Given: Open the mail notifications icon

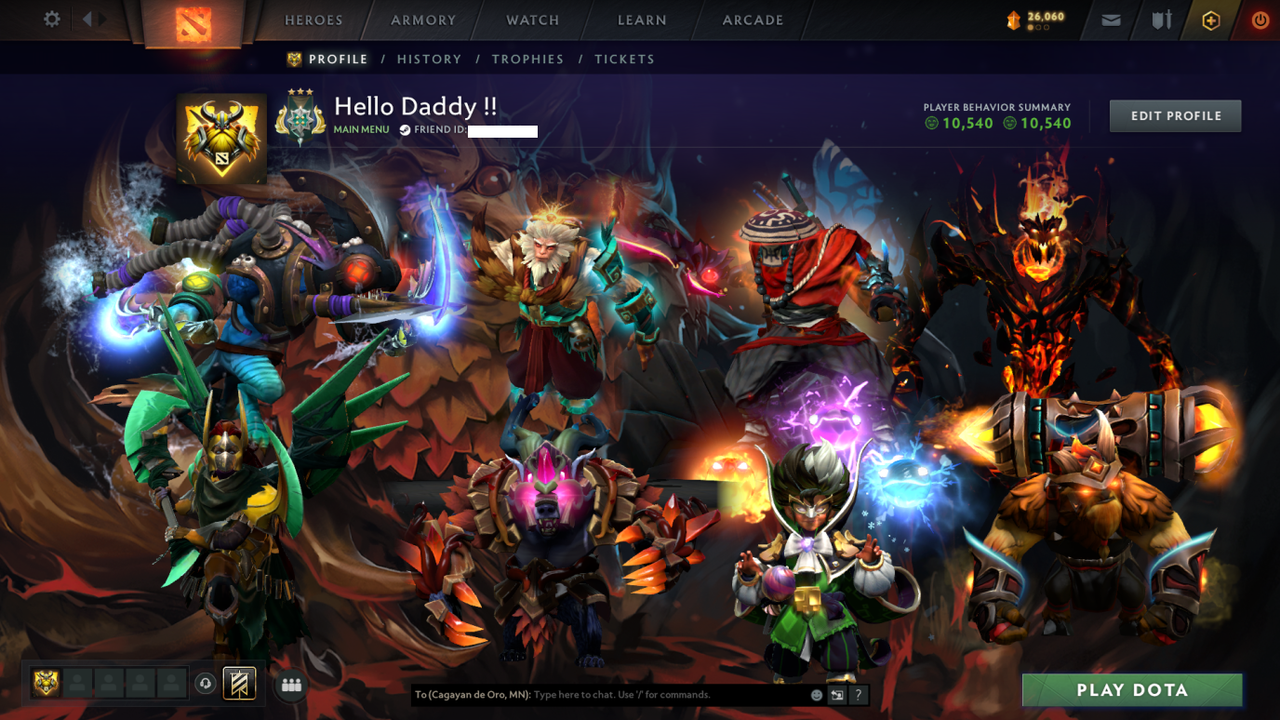Looking at the screenshot, I should [x=1110, y=19].
